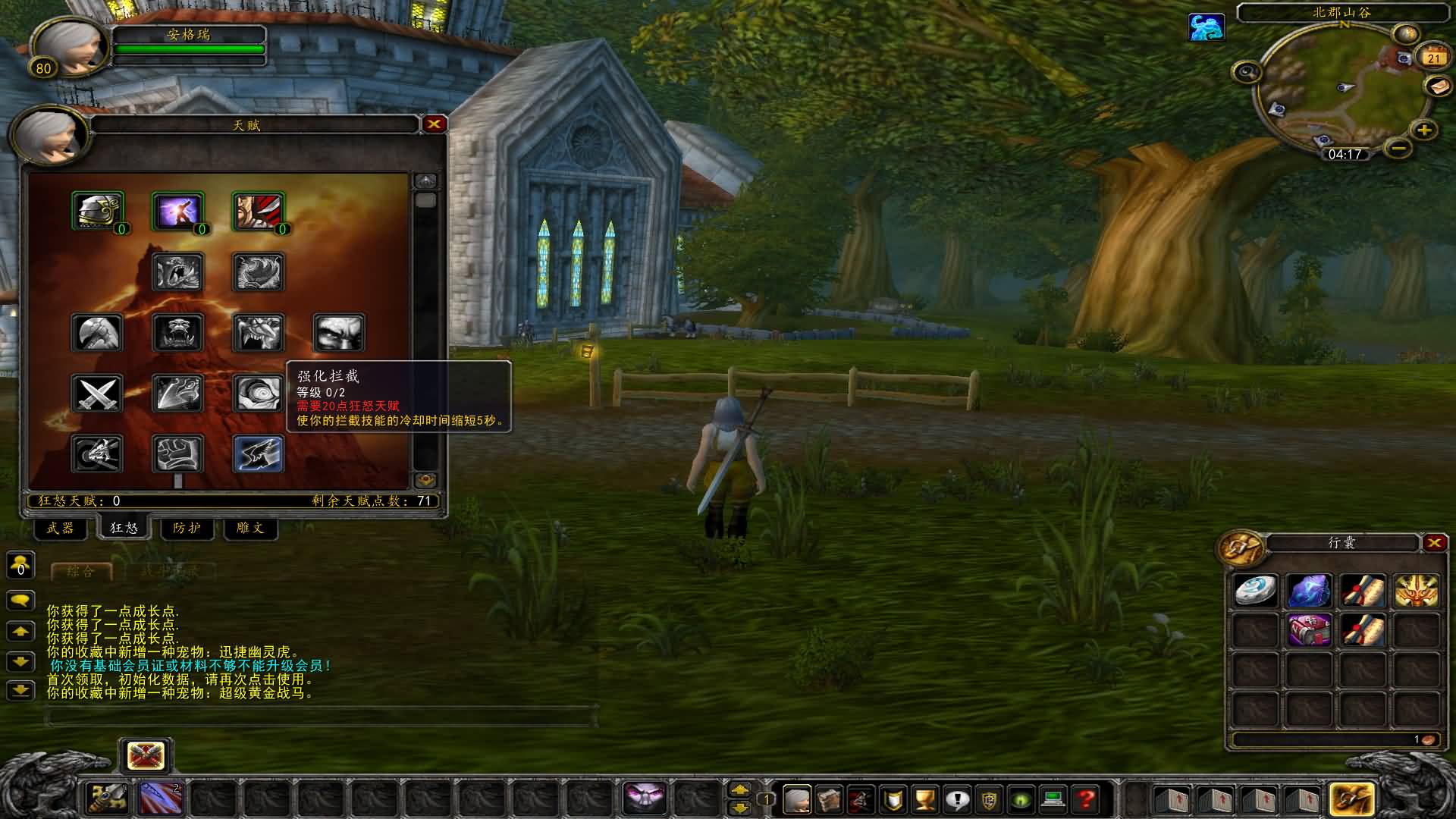Pick the crossed swords talent icon

98,394
